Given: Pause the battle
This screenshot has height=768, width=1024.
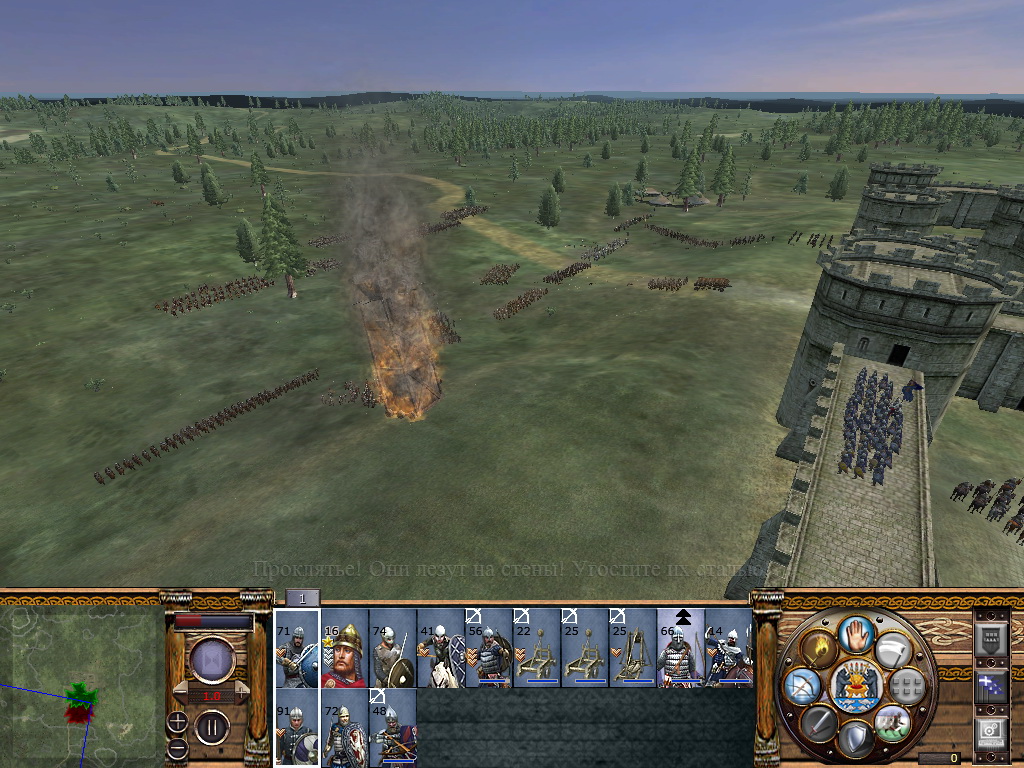Looking at the screenshot, I should click(x=212, y=727).
